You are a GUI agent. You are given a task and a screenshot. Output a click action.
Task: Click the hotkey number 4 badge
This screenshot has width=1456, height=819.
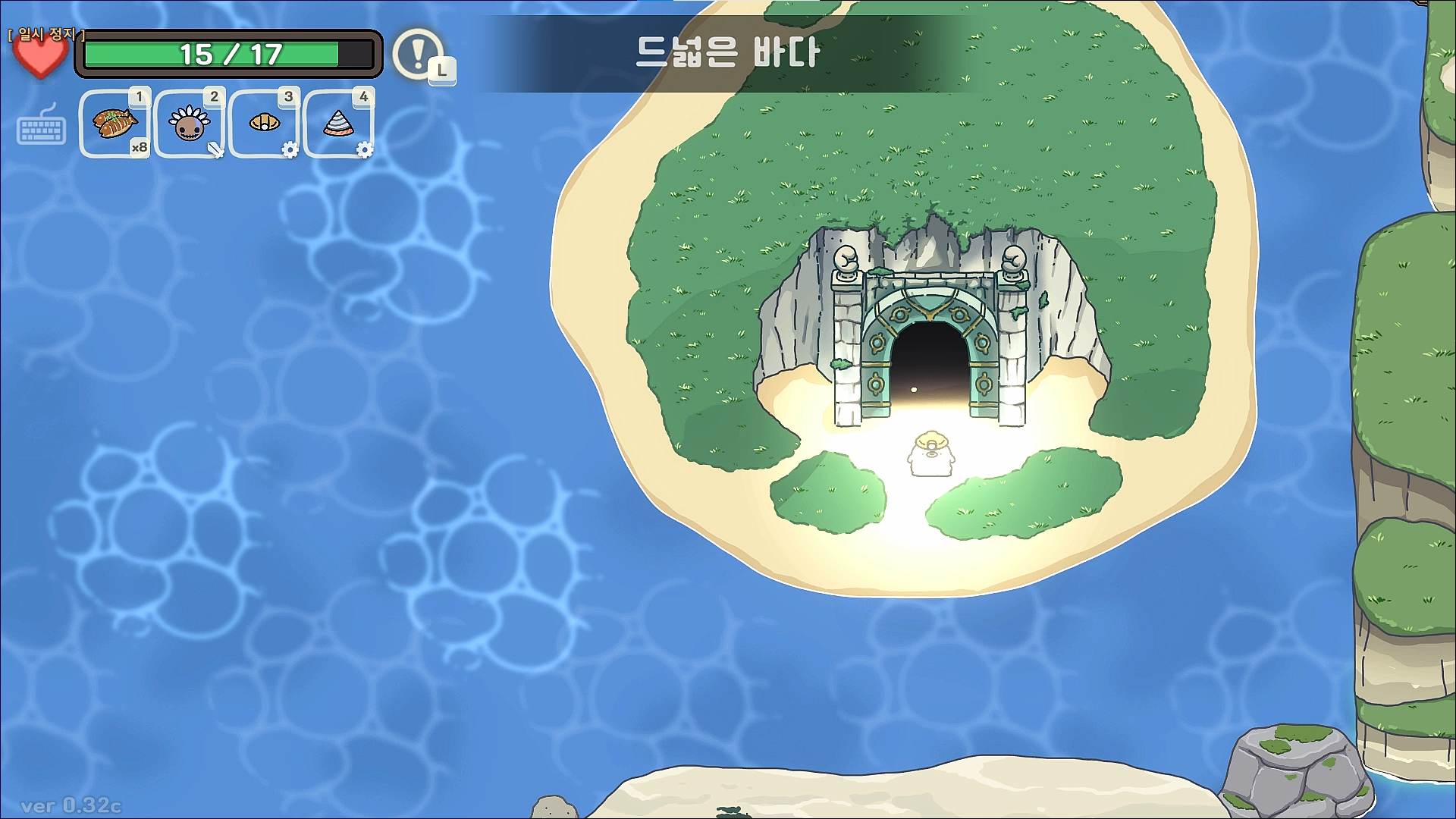(364, 97)
